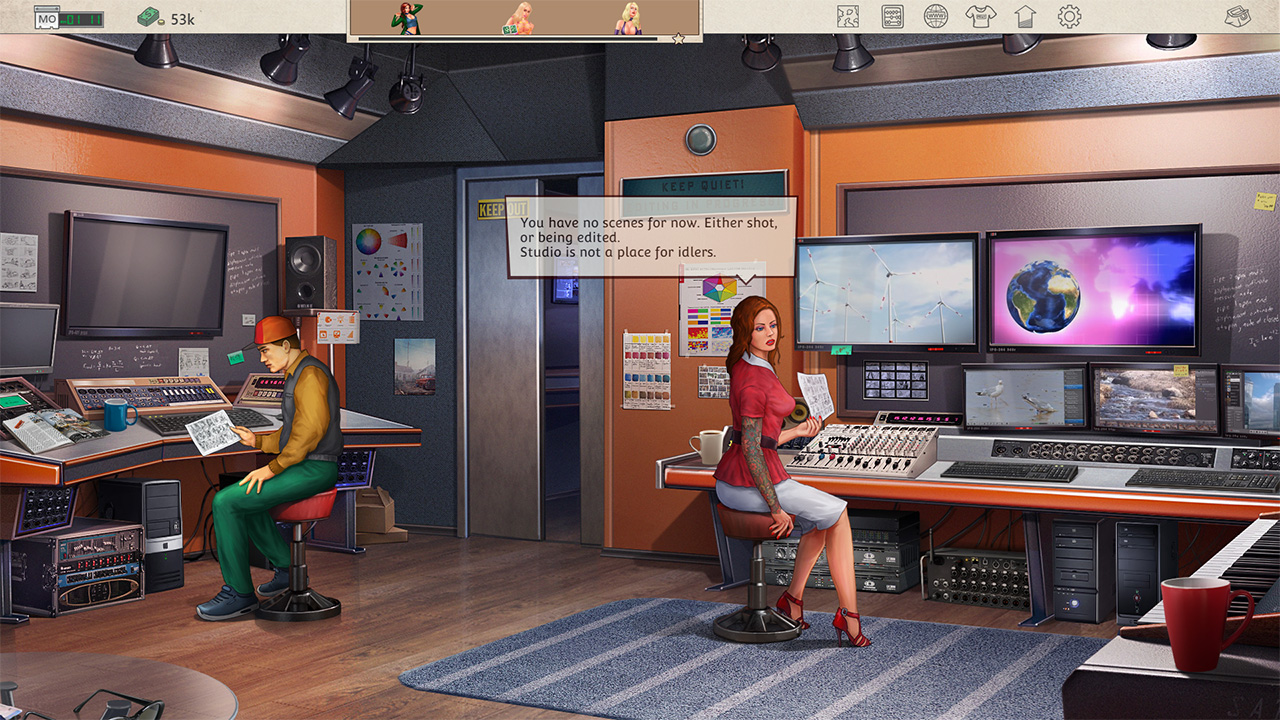This screenshot has height=720, width=1280.
Task: Click the progress bar beneath the actress banner
Action: tap(510, 38)
